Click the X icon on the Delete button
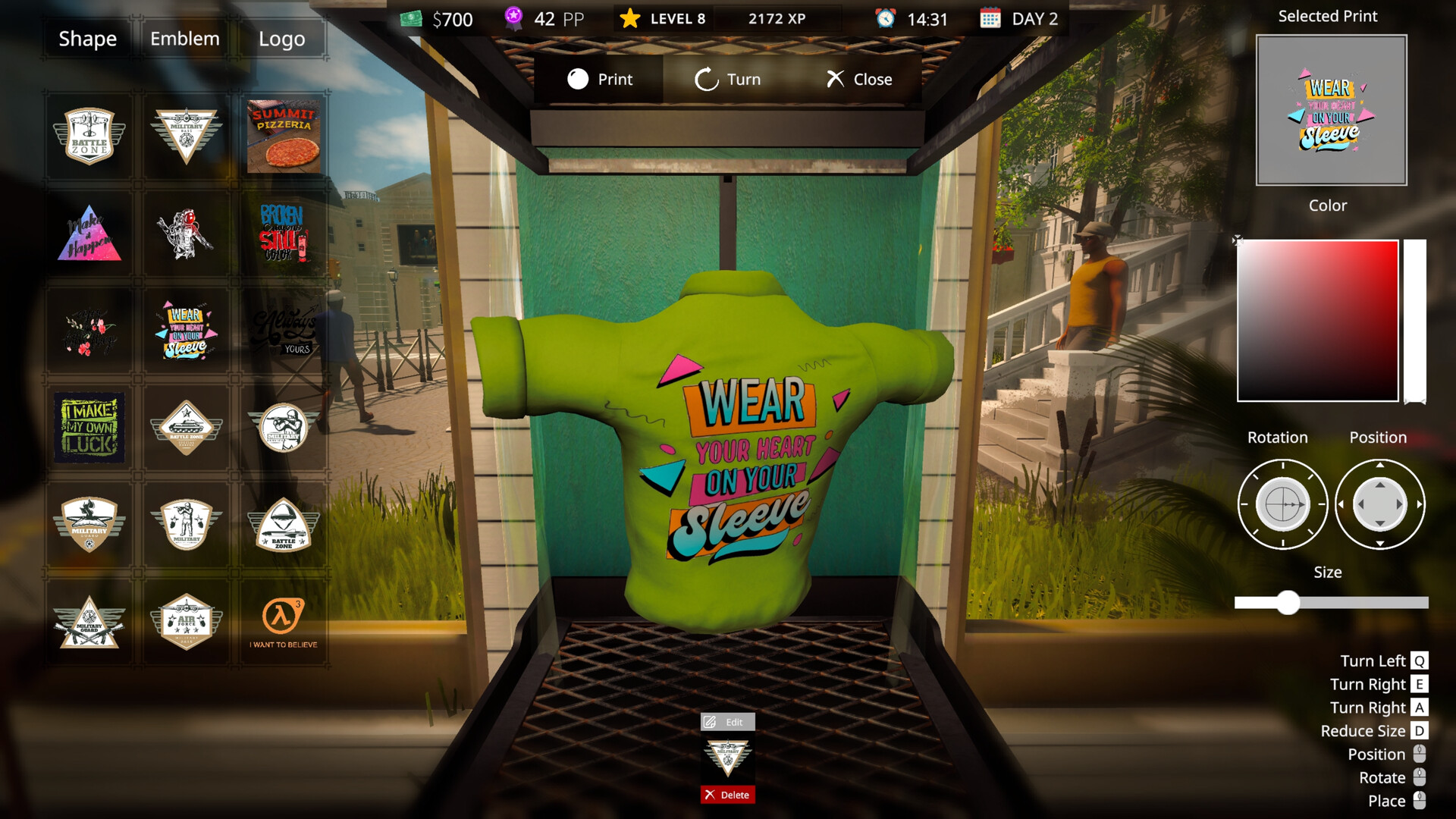 [710, 795]
